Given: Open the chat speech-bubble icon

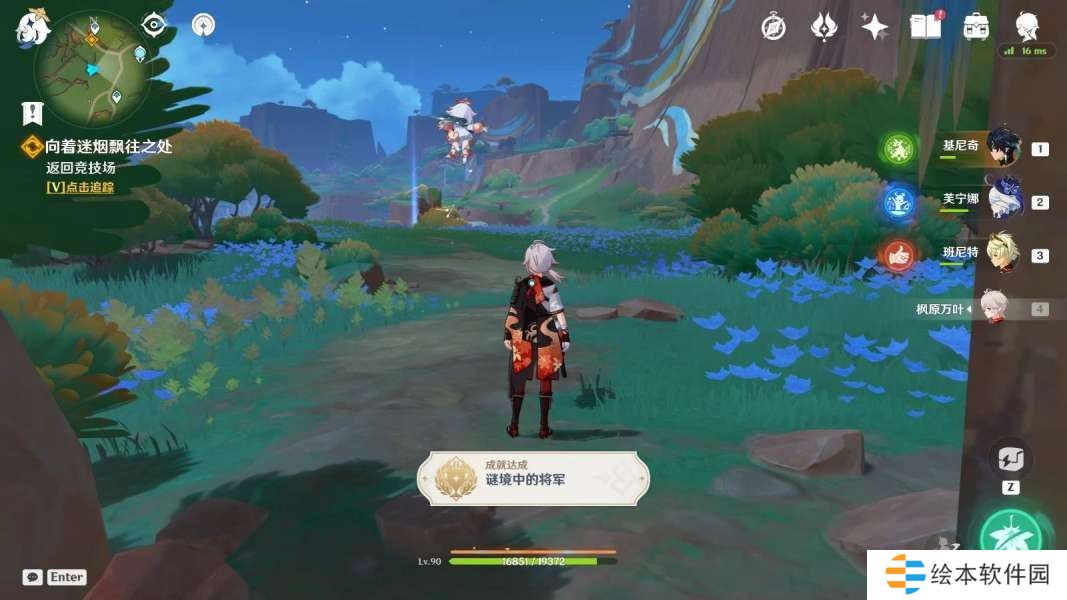Looking at the screenshot, I should click(33, 577).
